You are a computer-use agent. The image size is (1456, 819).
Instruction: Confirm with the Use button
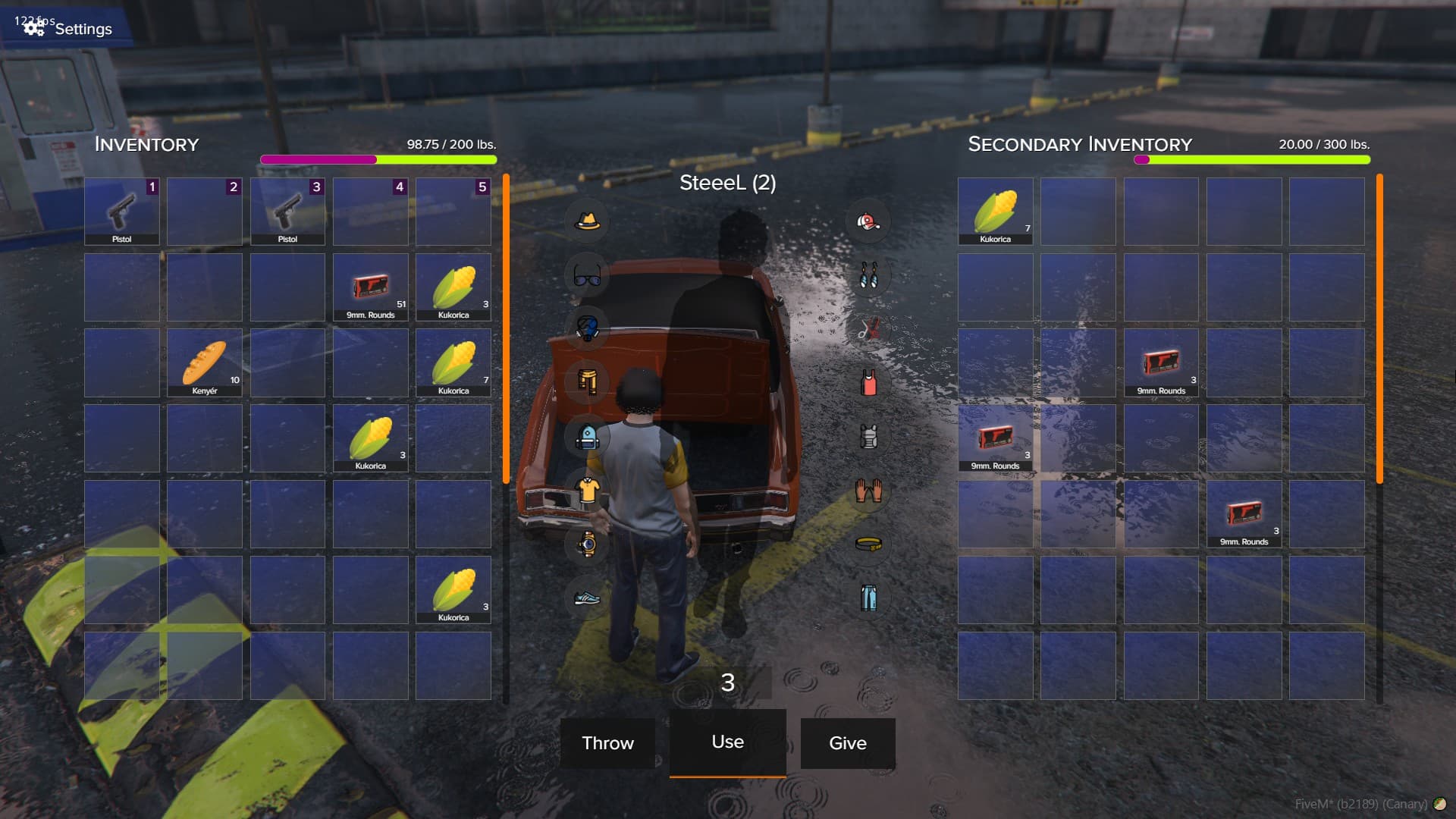click(x=727, y=743)
